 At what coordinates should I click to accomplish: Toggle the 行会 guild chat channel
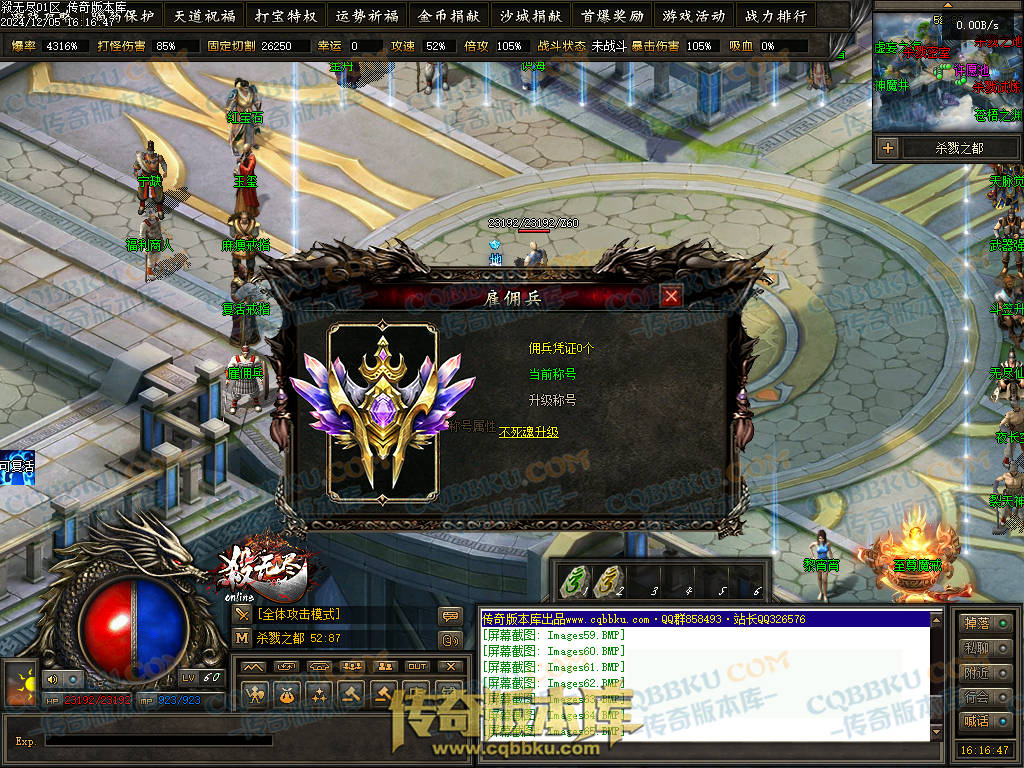984,697
